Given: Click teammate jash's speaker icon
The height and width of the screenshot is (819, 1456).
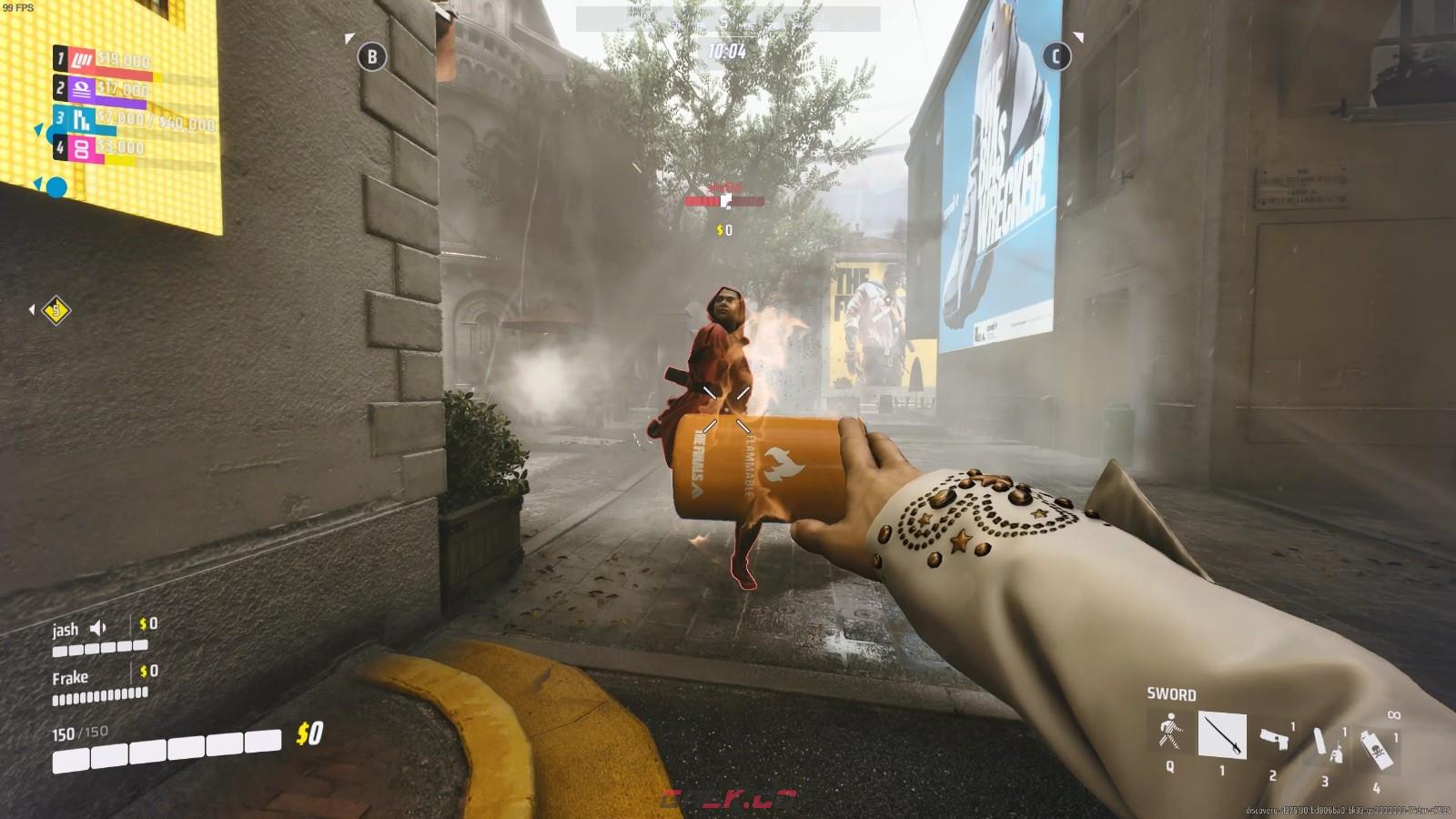Looking at the screenshot, I should (x=98, y=628).
